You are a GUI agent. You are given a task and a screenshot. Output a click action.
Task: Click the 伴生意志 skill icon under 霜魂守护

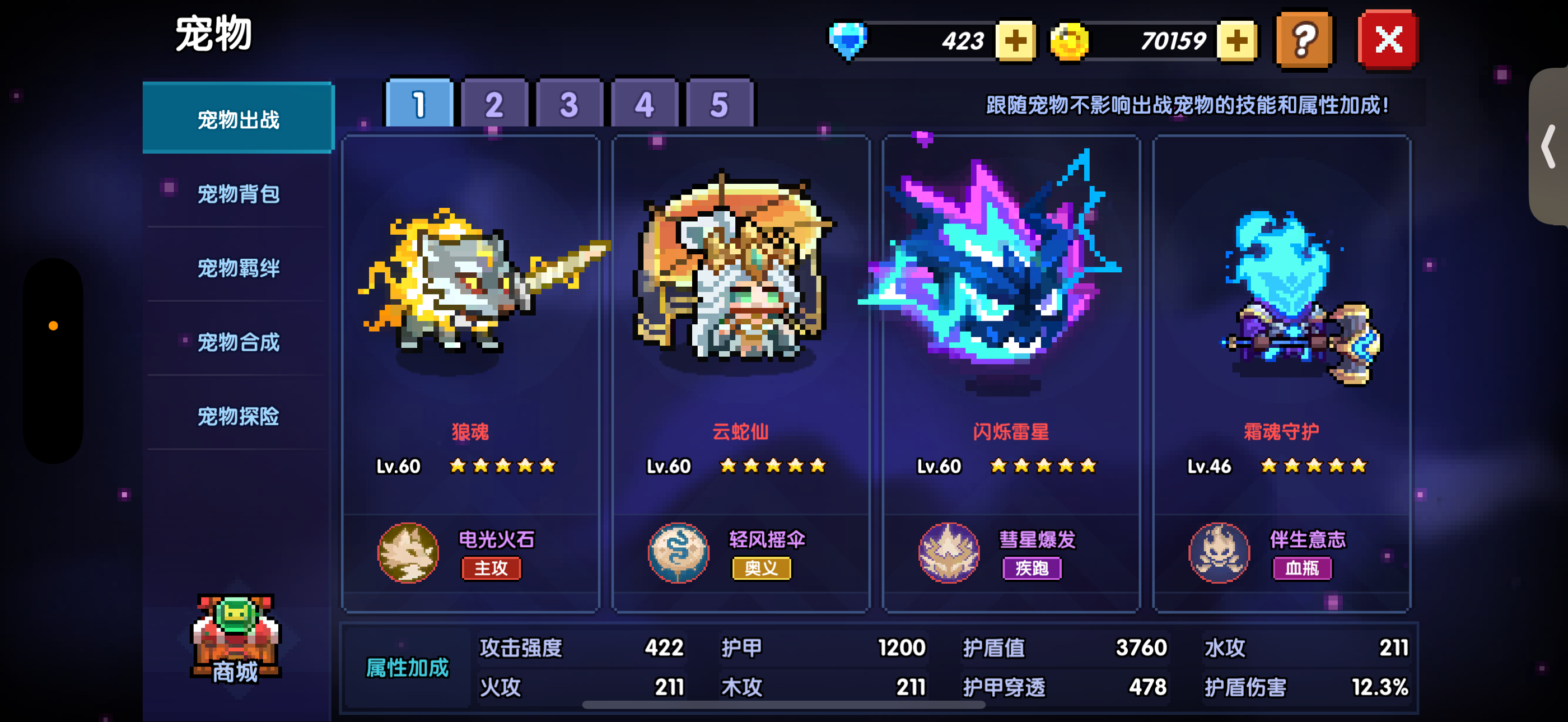click(1219, 553)
